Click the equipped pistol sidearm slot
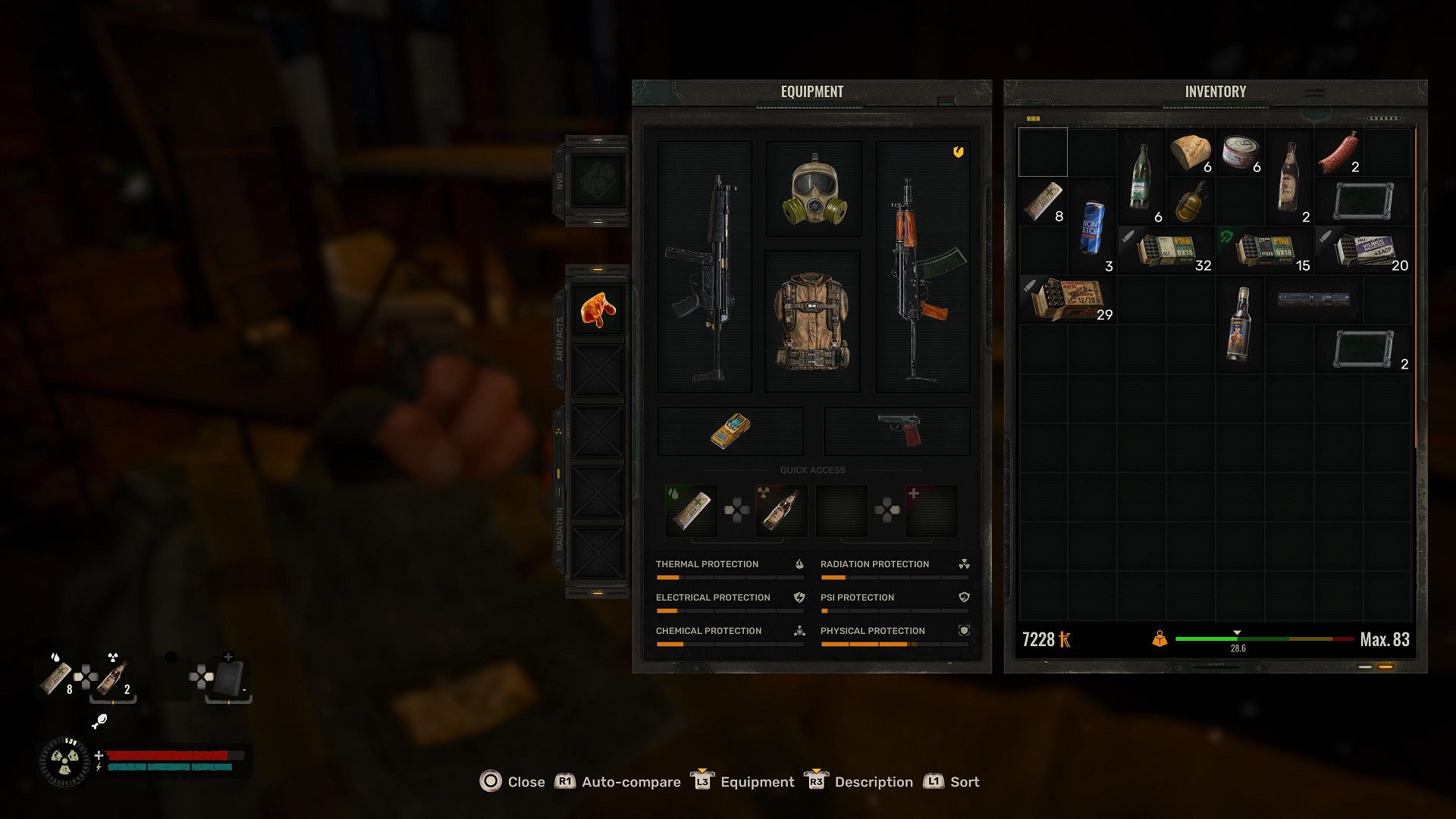Image resolution: width=1456 pixels, height=819 pixels. tap(898, 430)
